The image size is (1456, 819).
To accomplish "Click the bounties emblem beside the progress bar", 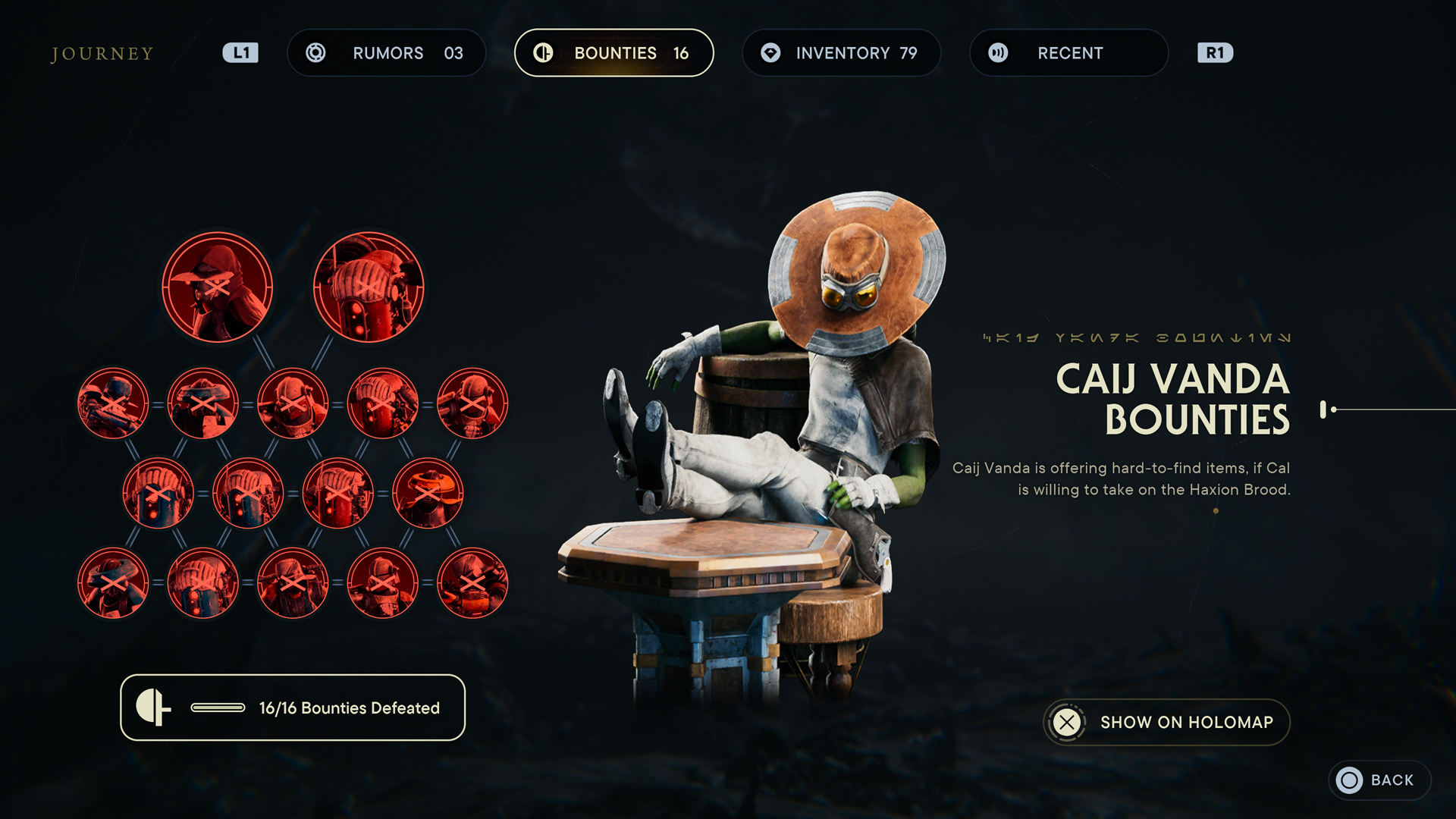I will tap(154, 708).
